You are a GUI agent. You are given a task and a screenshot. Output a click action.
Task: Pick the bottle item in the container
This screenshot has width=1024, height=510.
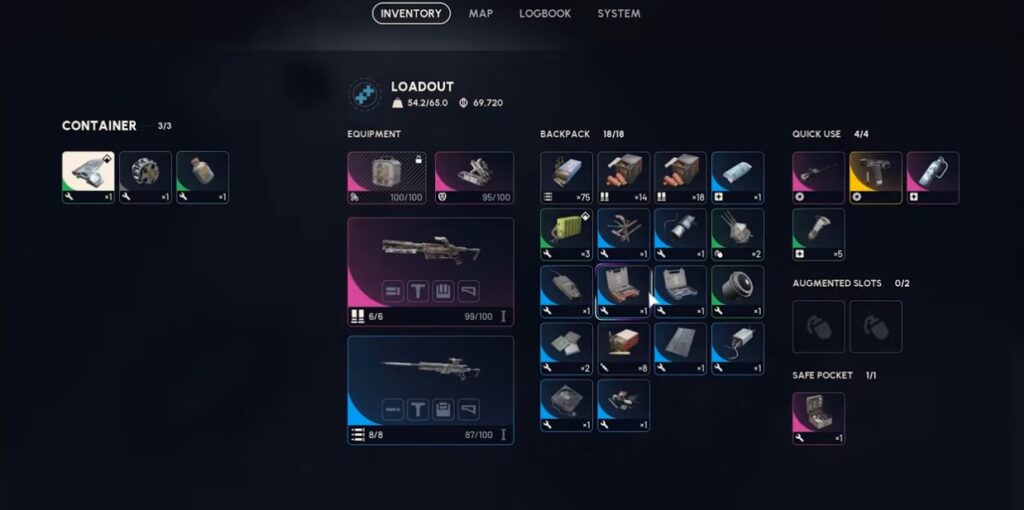tap(203, 177)
